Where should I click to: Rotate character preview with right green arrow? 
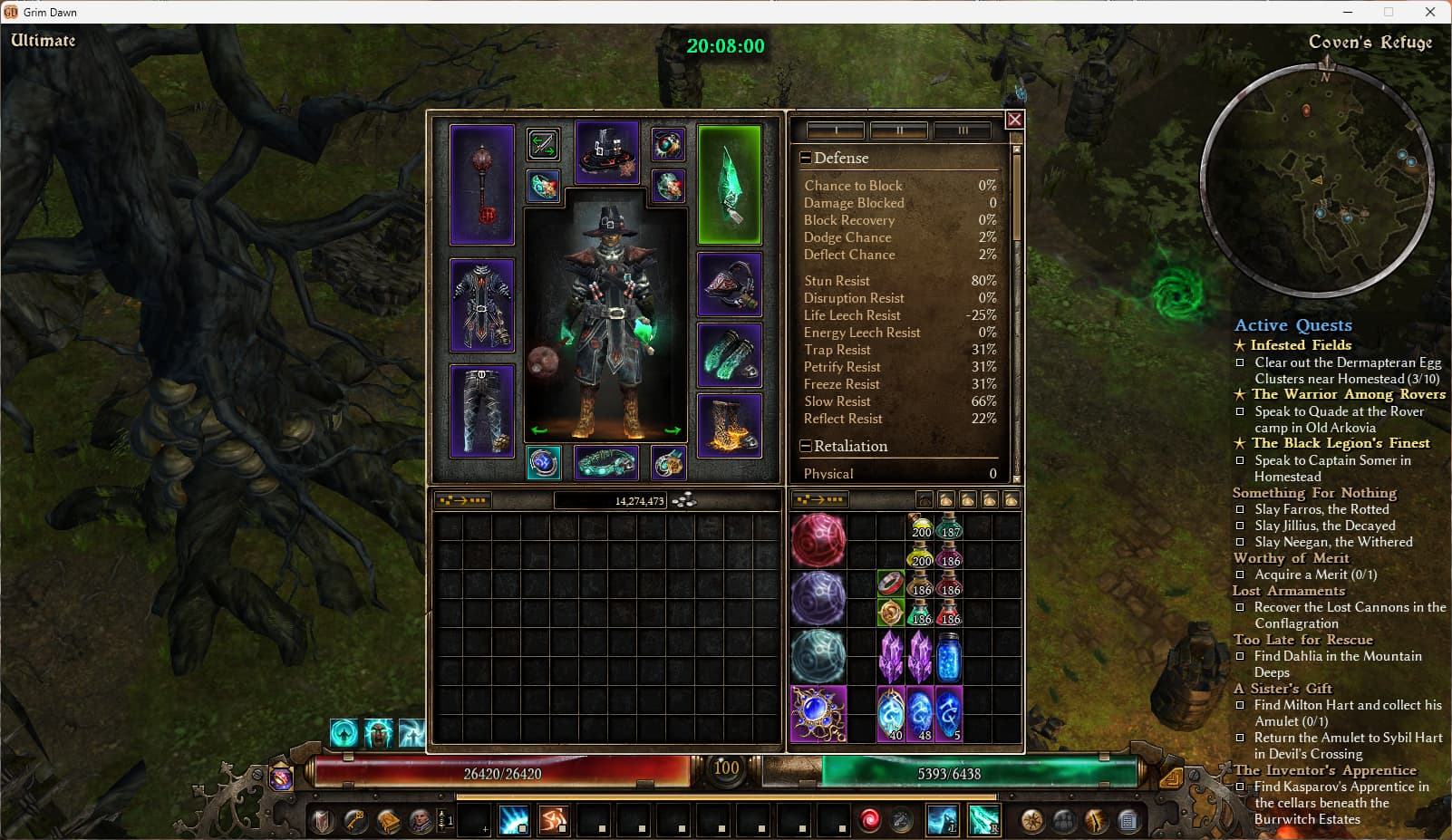click(x=673, y=430)
